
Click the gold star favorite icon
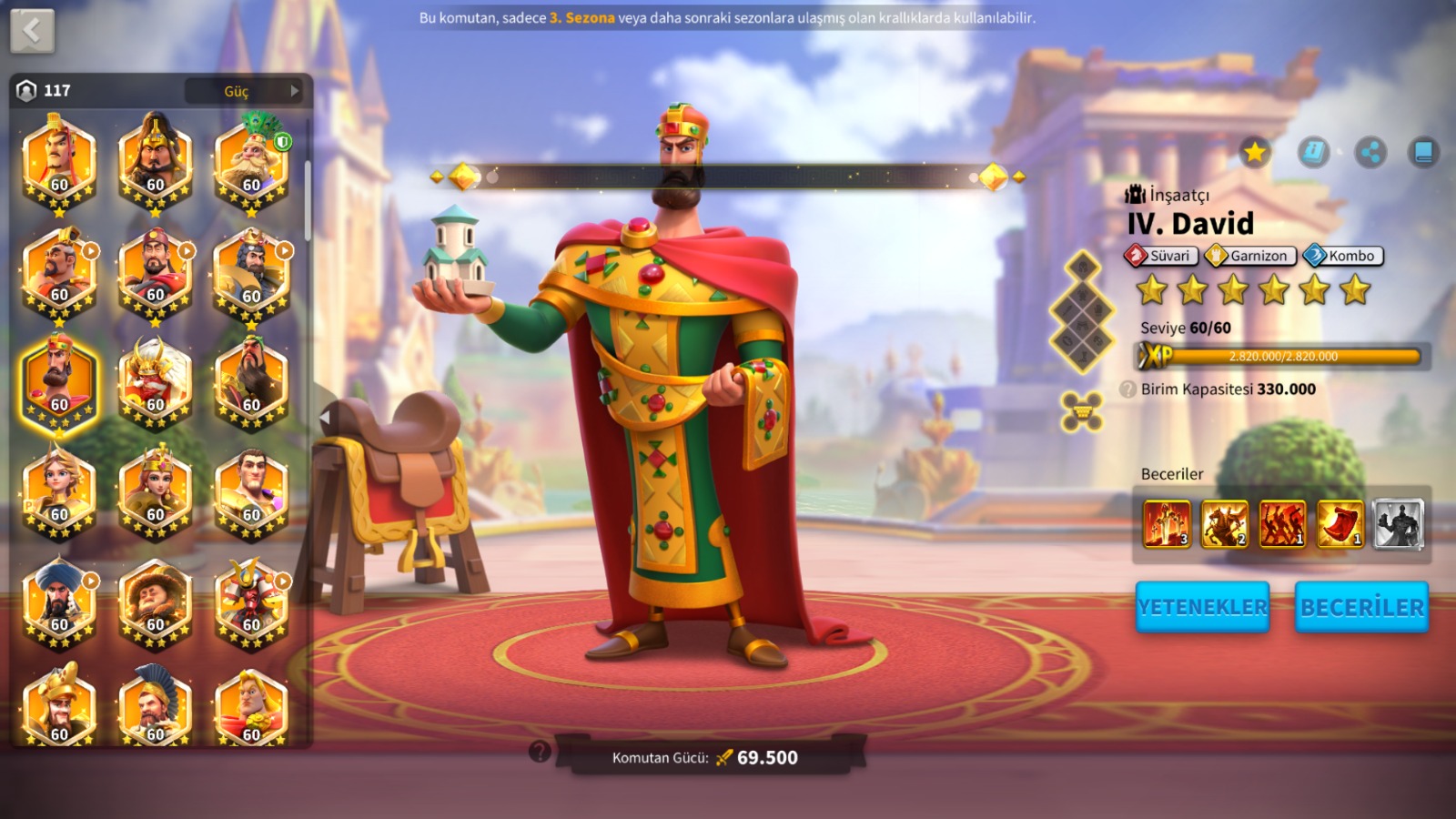(x=1255, y=152)
